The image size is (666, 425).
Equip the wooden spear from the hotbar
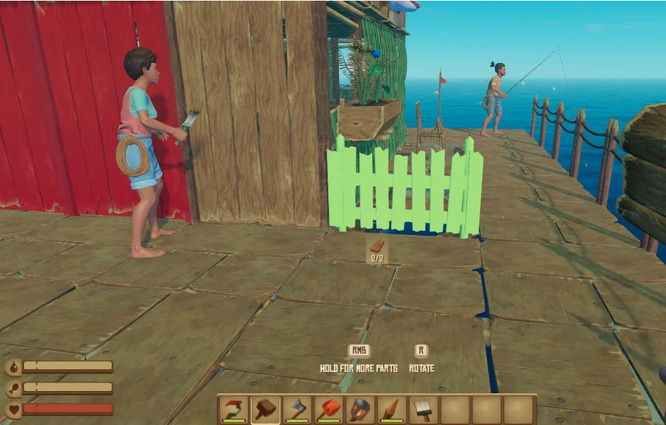pyautogui.click(x=391, y=409)
